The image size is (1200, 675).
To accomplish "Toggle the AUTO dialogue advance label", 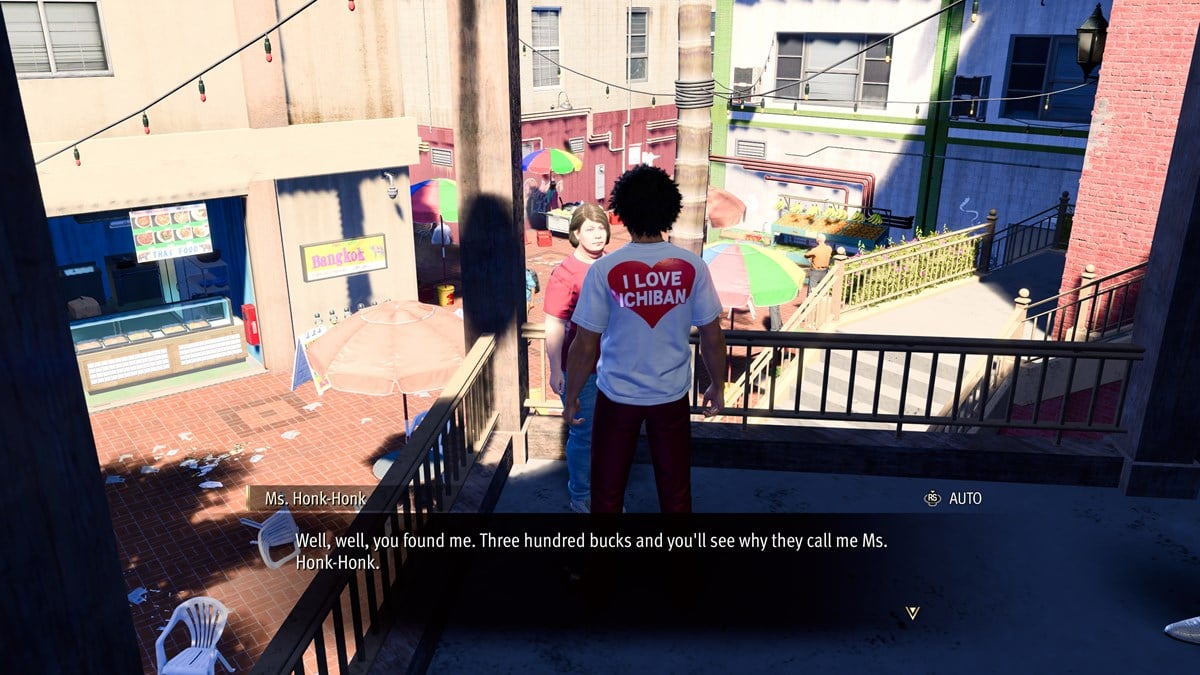I will [x=964, y=498].
